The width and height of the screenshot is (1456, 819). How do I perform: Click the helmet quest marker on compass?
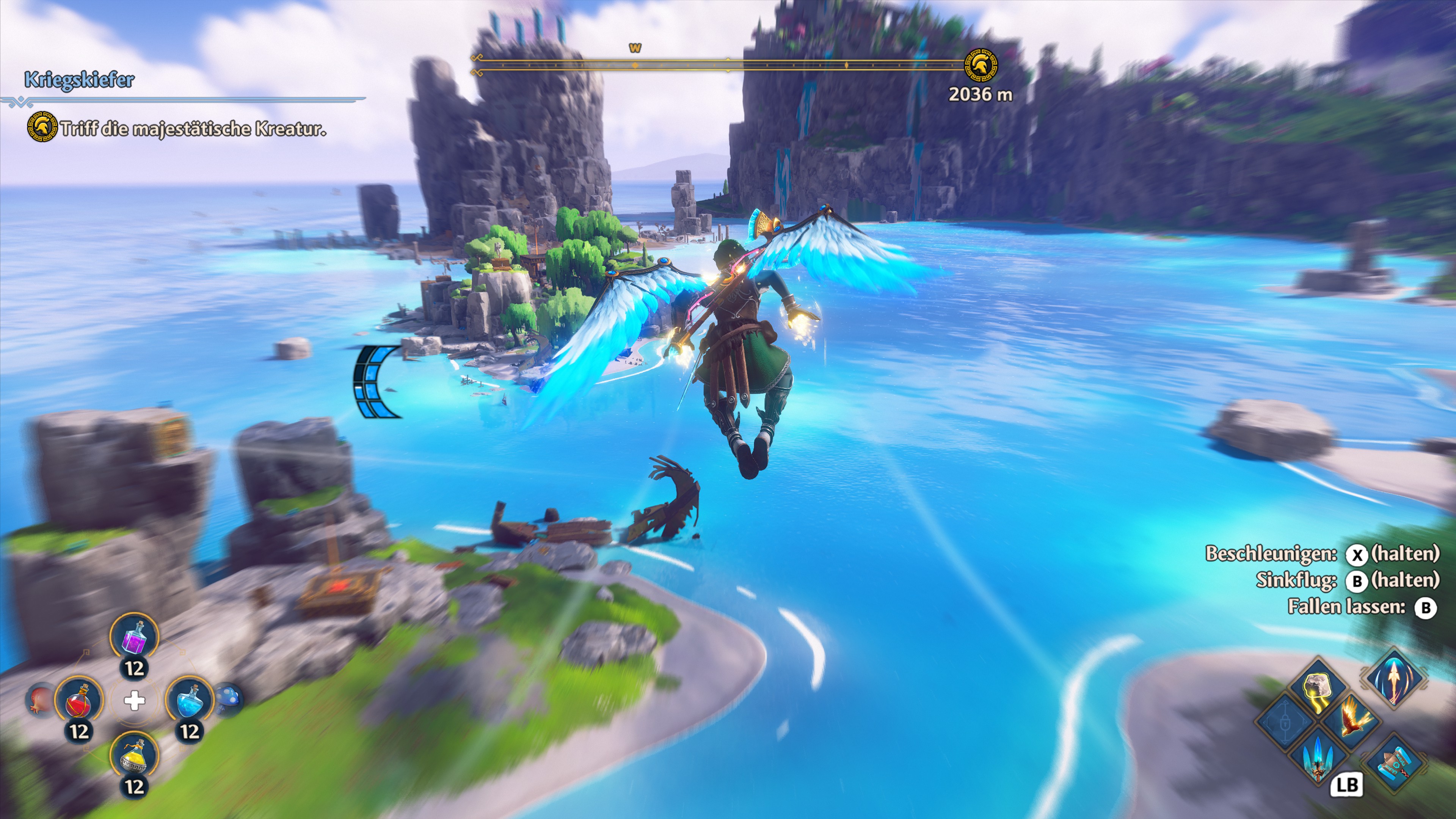click(981, 65)
